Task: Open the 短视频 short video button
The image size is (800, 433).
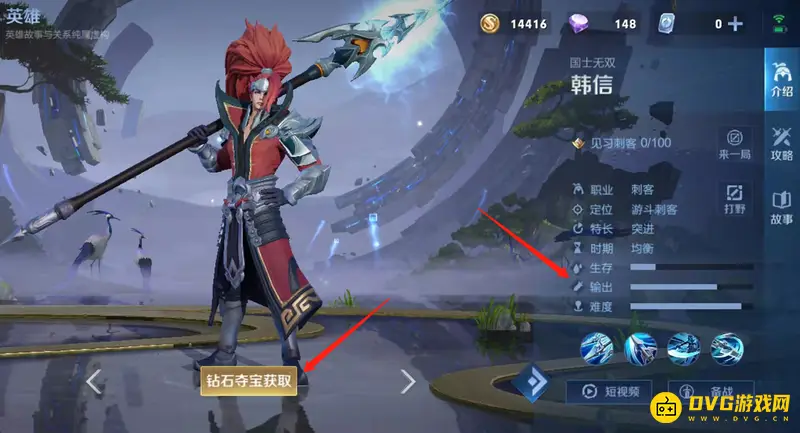Action: pyautogui.click(x=610, y=391)
